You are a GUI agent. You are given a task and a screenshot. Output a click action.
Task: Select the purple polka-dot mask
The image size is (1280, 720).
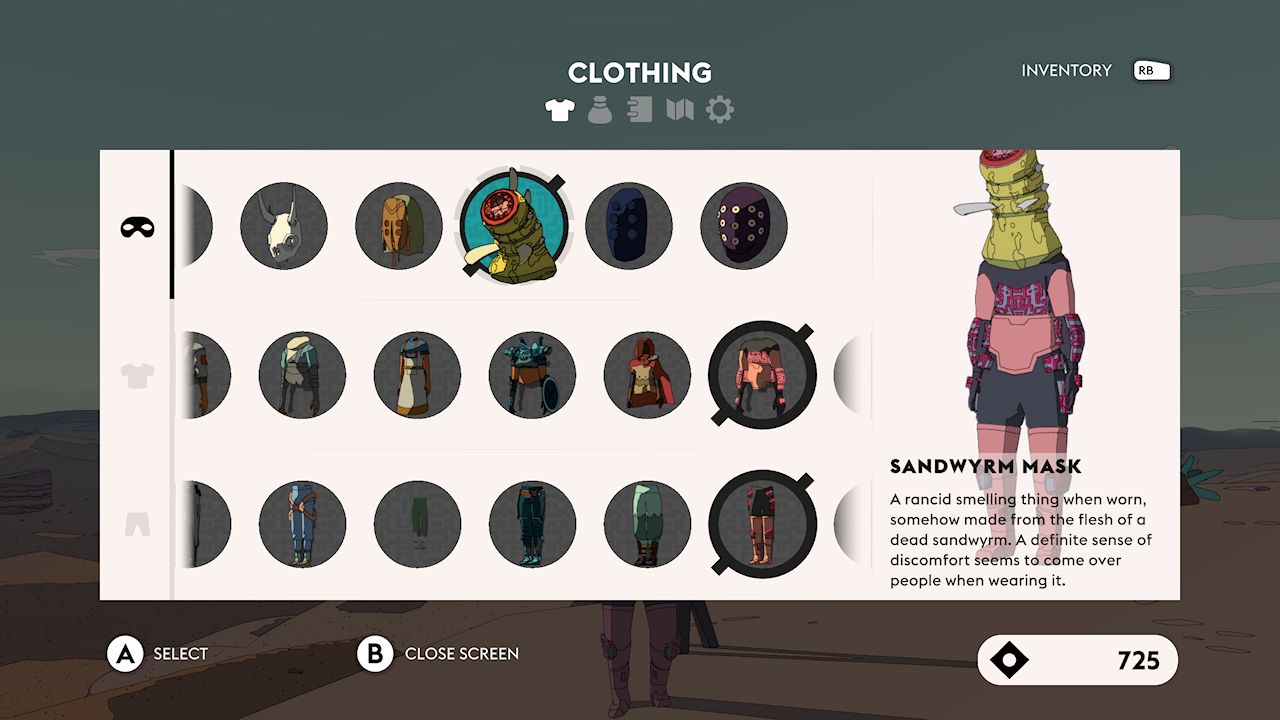point(743,226)
